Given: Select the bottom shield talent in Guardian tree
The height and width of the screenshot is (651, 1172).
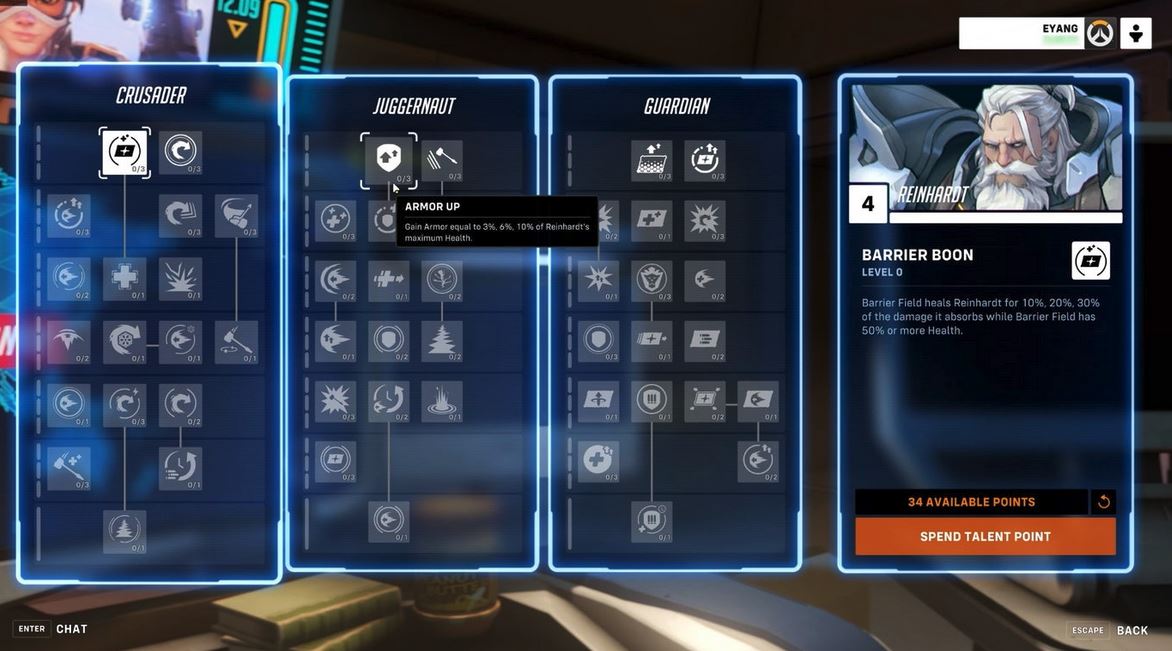Looking at the screenshot, I should coord(651,521).
